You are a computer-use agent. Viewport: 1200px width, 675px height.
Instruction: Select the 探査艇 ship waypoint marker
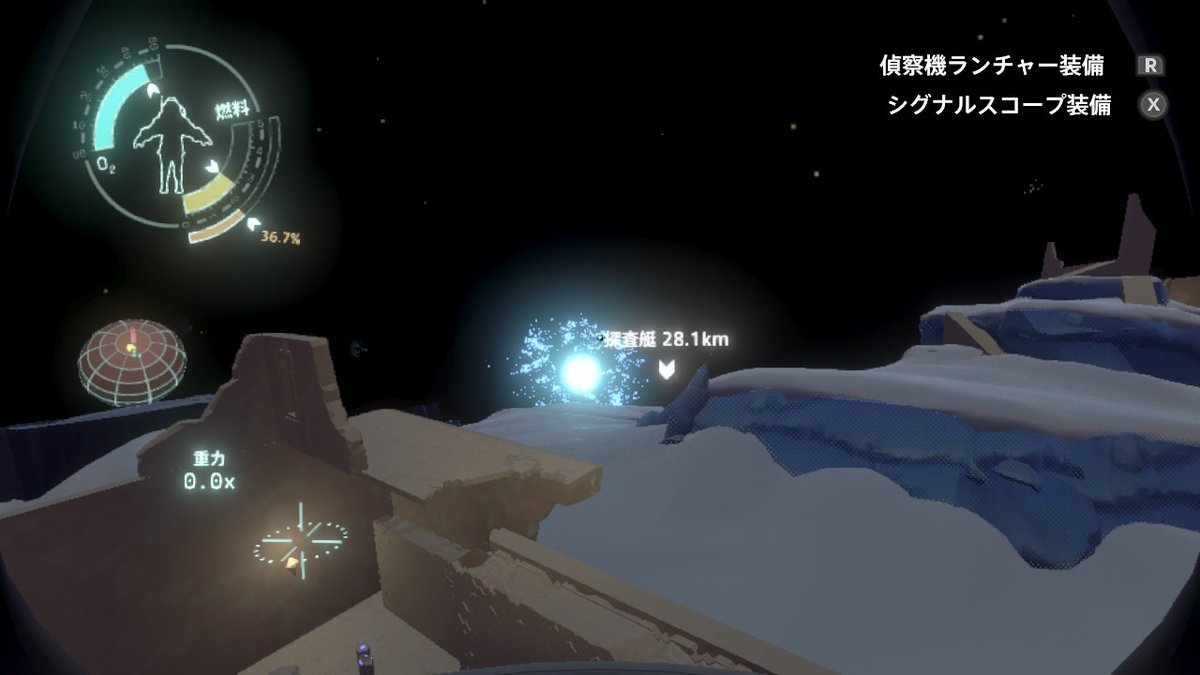[x=666, y=369]
